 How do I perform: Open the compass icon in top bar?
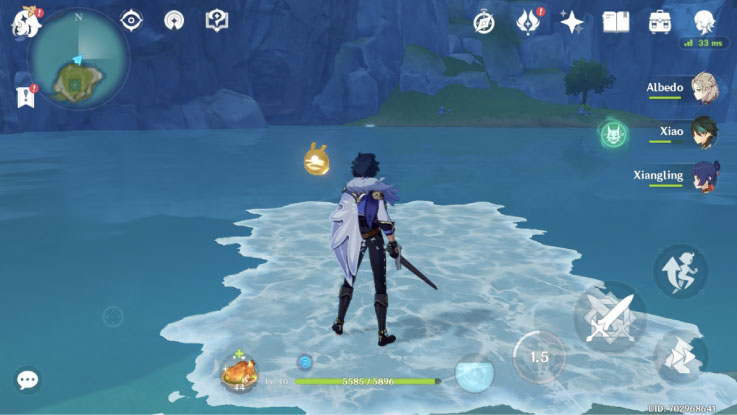[x=485, y=22]
